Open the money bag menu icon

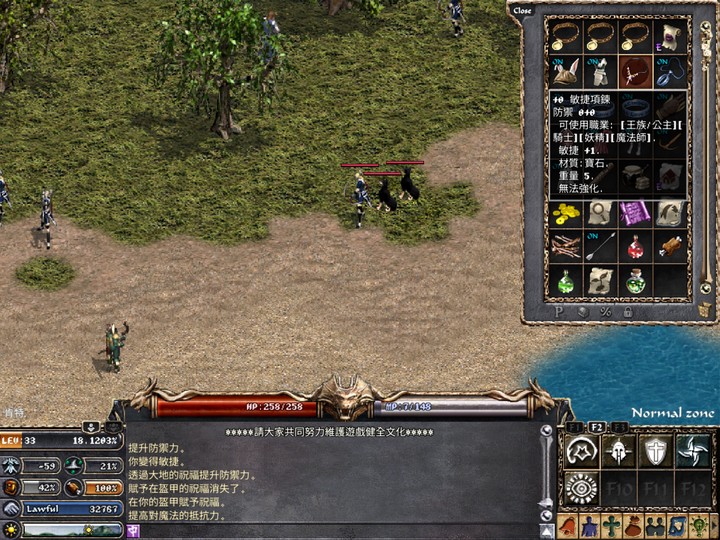(x=632, y=526)
